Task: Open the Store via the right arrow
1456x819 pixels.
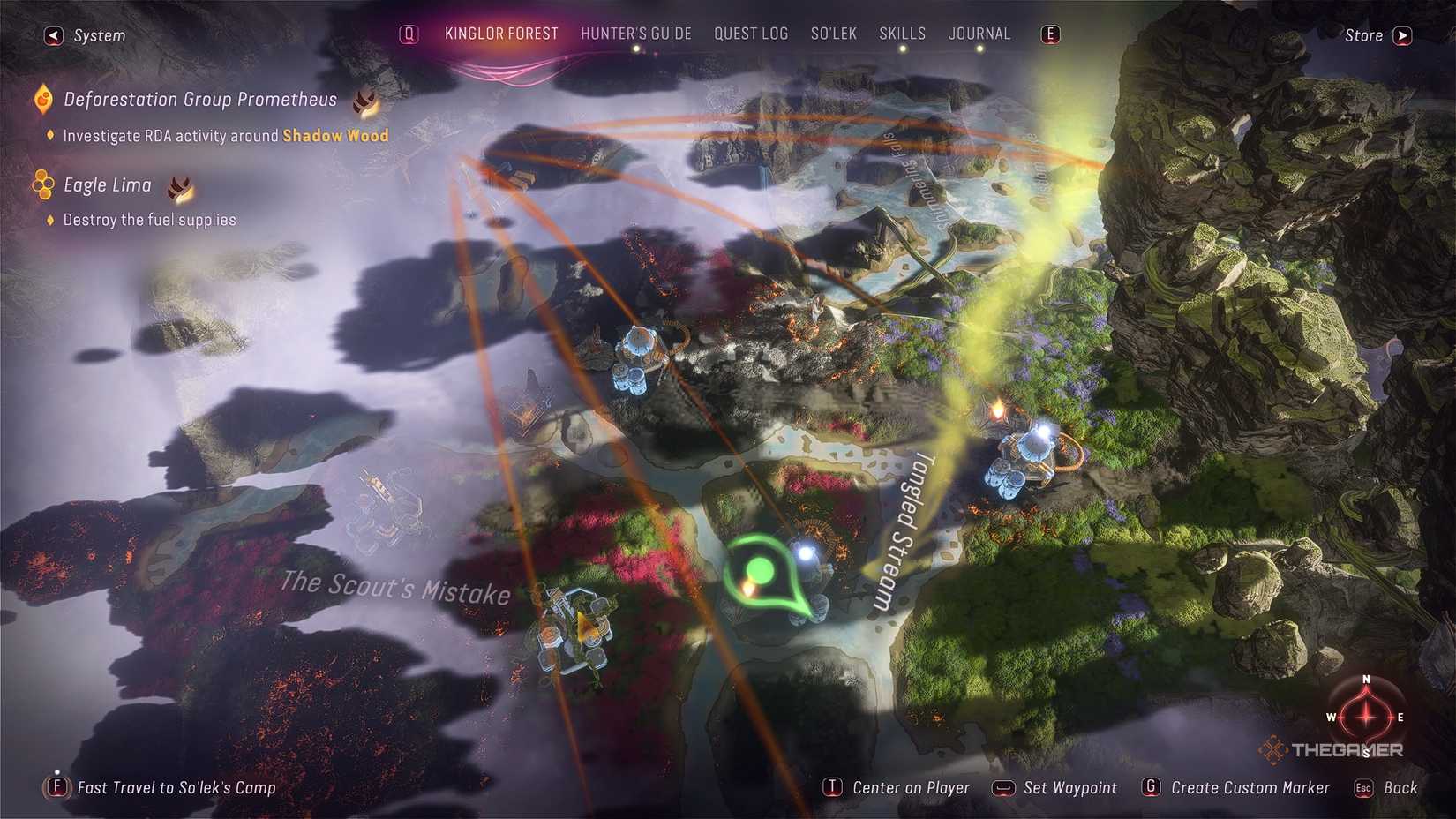Action: click(1403, 35)
